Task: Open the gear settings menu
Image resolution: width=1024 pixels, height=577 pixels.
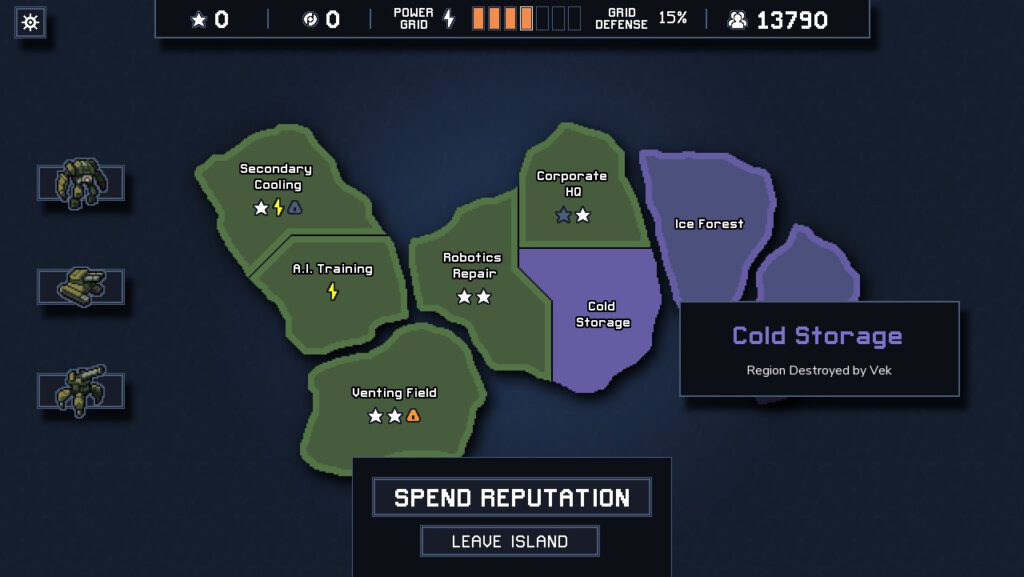Action: pyautogui.click(x=30, y=22)
